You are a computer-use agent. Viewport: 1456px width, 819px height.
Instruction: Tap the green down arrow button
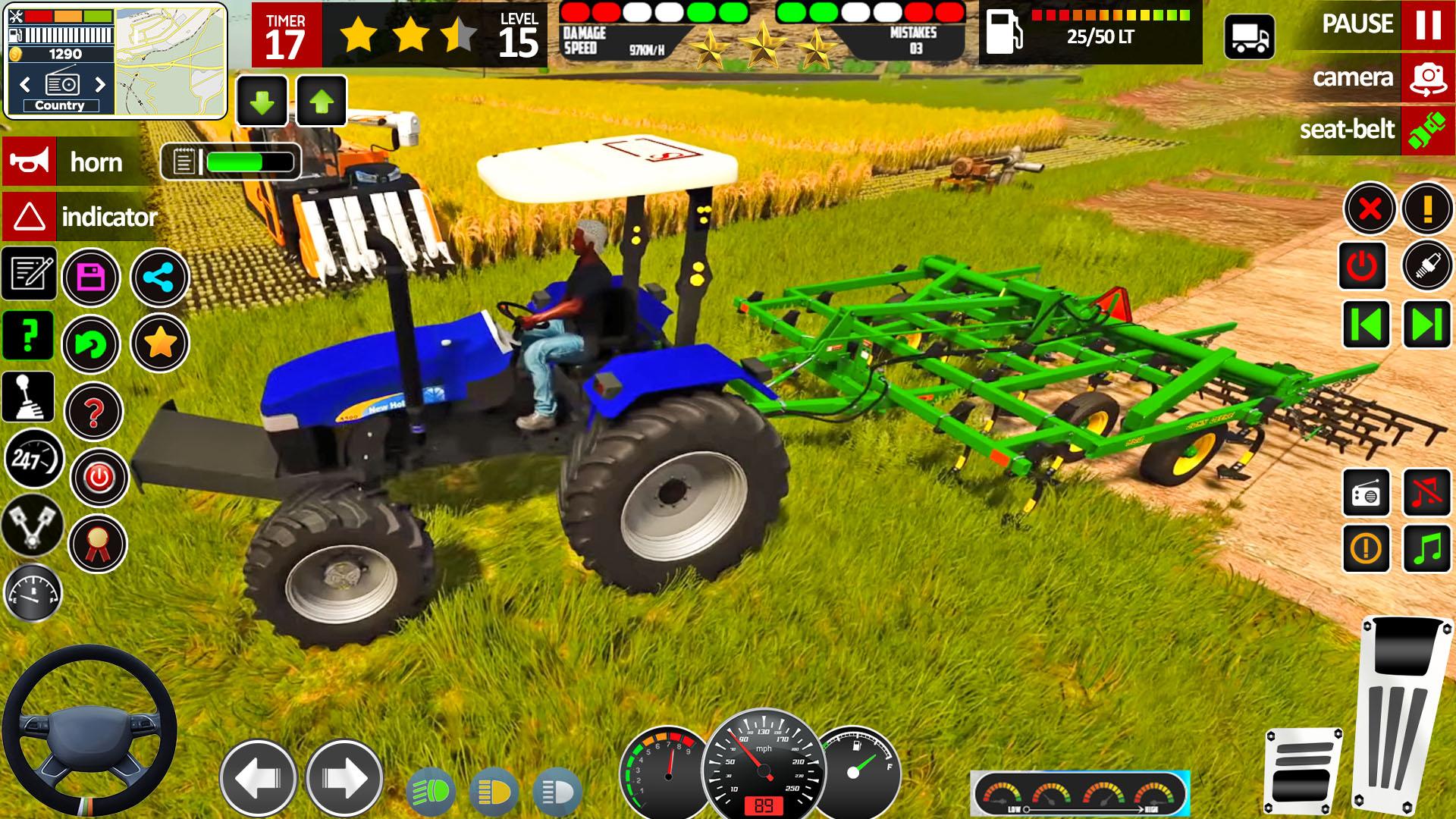click(x=262, y=101)
